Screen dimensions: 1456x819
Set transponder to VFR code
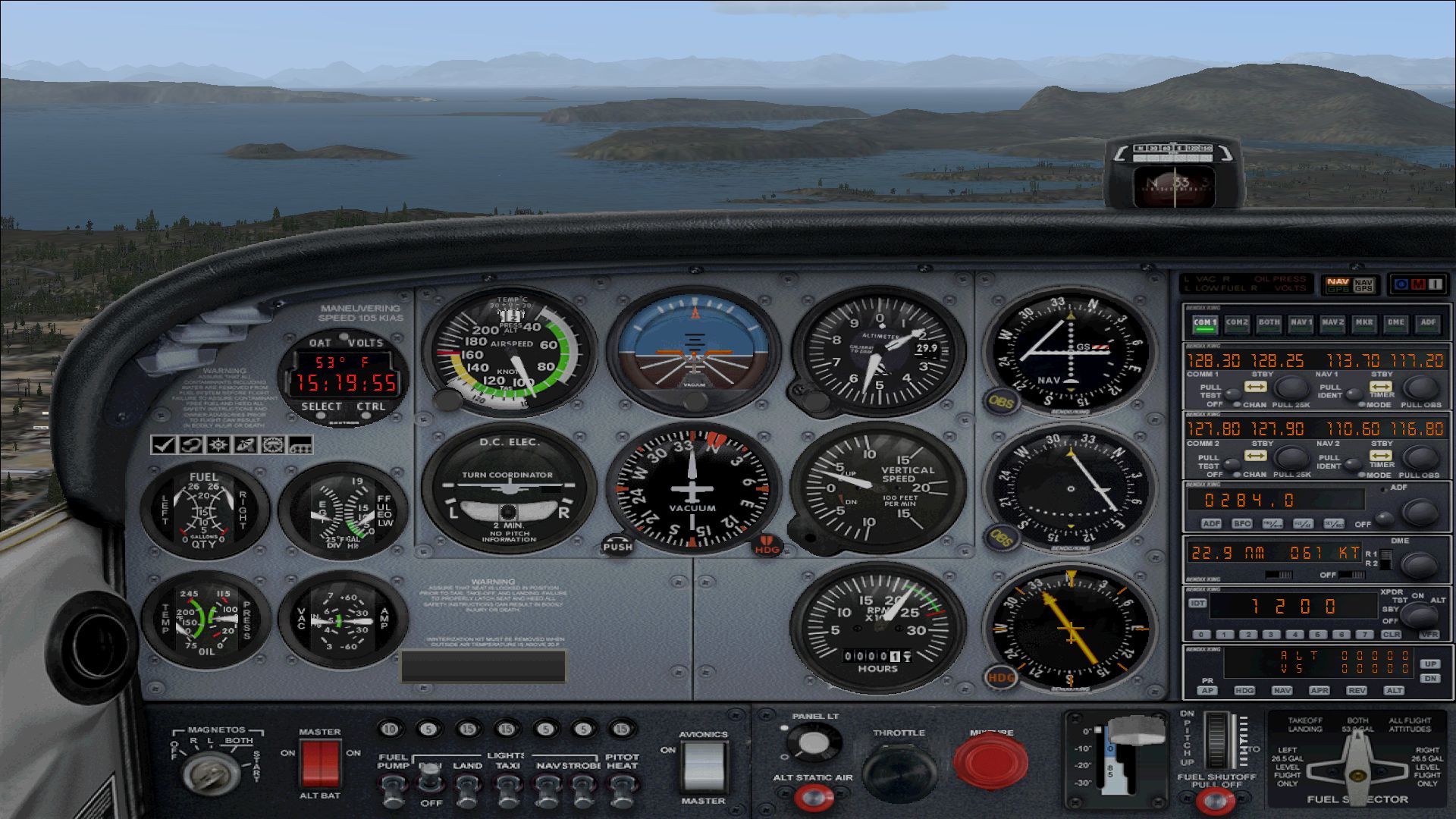pos(1429,634)
